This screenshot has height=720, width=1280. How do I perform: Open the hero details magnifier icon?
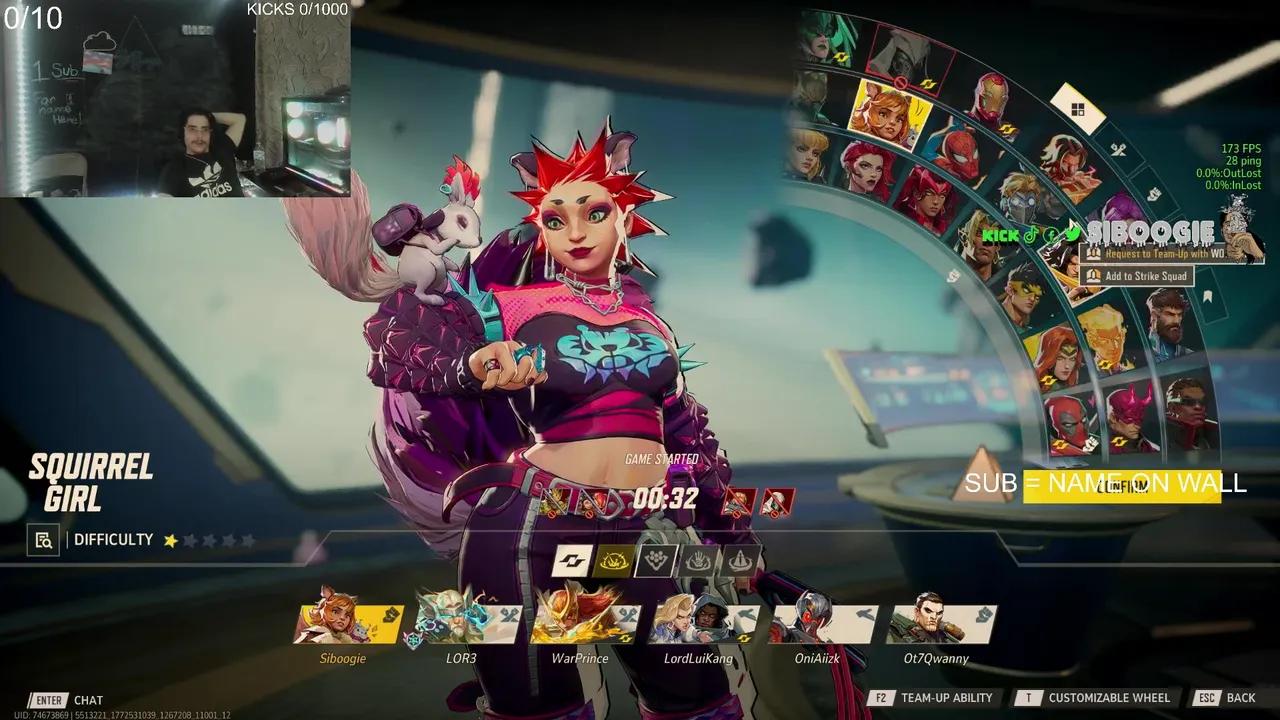[x=42, y=540]
